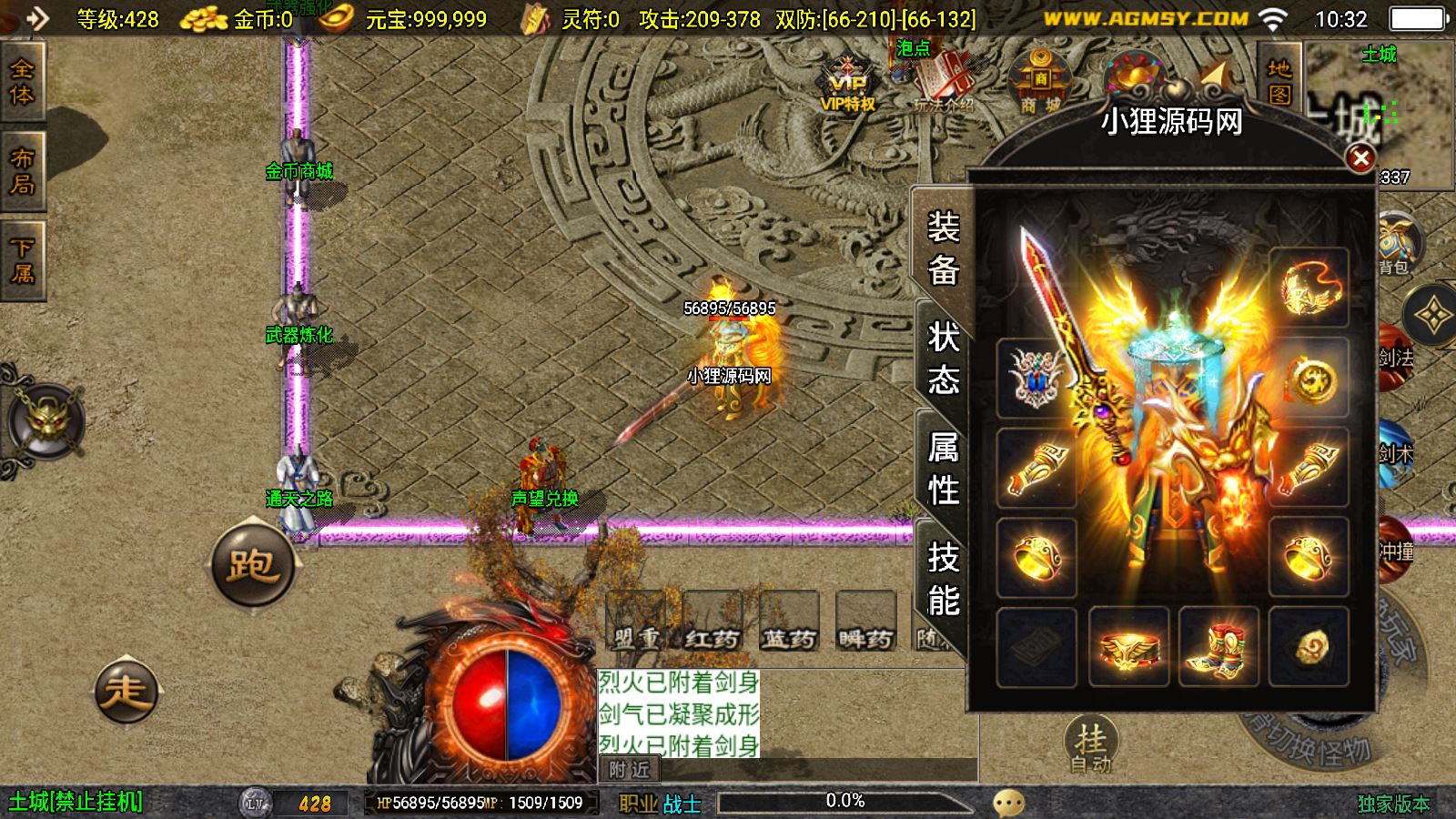Show the 技能 skills tab
Screen dimensions: 1456x819
pyautogui.click(x=944, y=579)
